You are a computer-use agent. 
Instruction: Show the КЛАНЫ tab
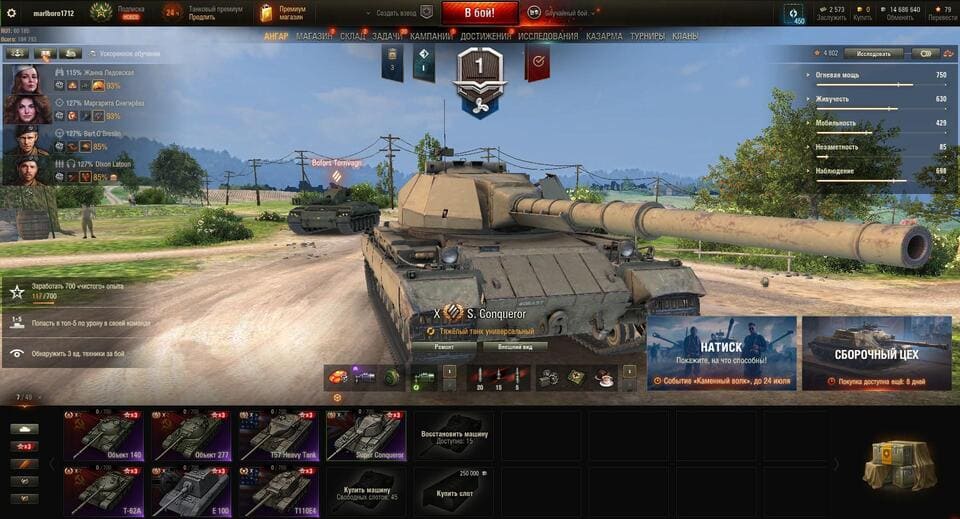click(685, 36)
